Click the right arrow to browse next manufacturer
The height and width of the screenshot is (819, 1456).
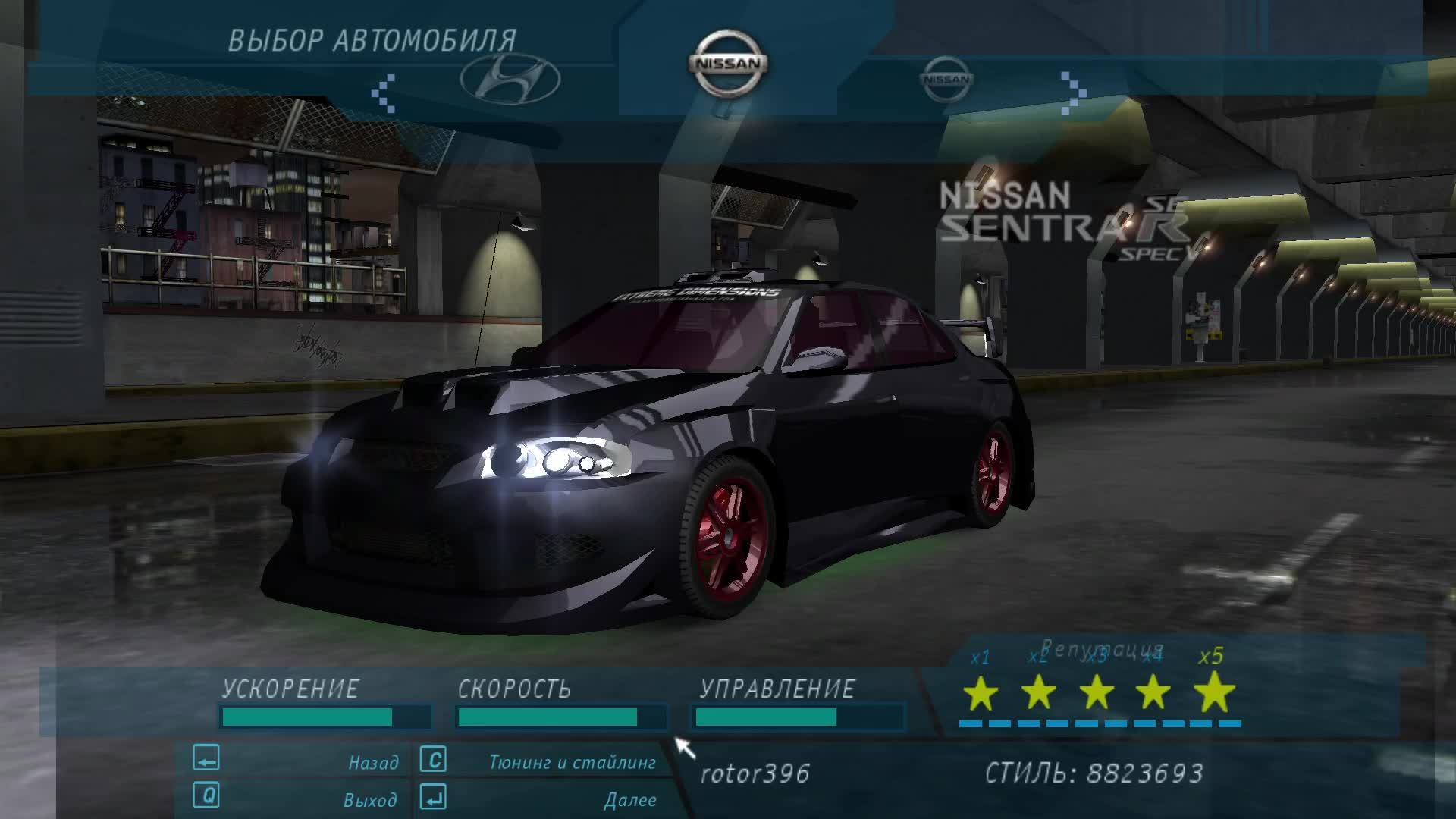[1072, 93]
